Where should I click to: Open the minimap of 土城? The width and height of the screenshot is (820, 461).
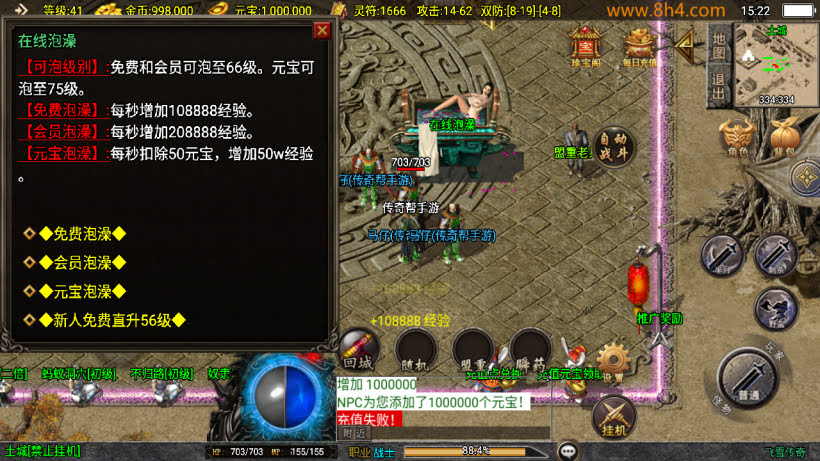click(x=776, y=62)
